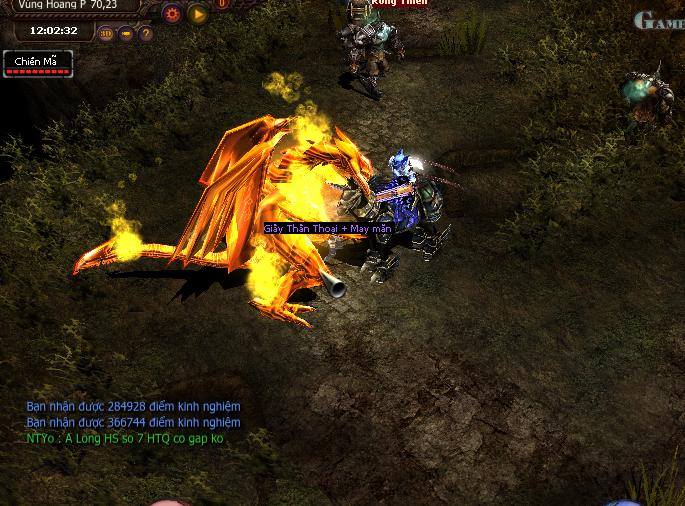This screenshot has width=685, height=506.
Task: Select the Chiến Mã mount panel
Action: [37, 64]
